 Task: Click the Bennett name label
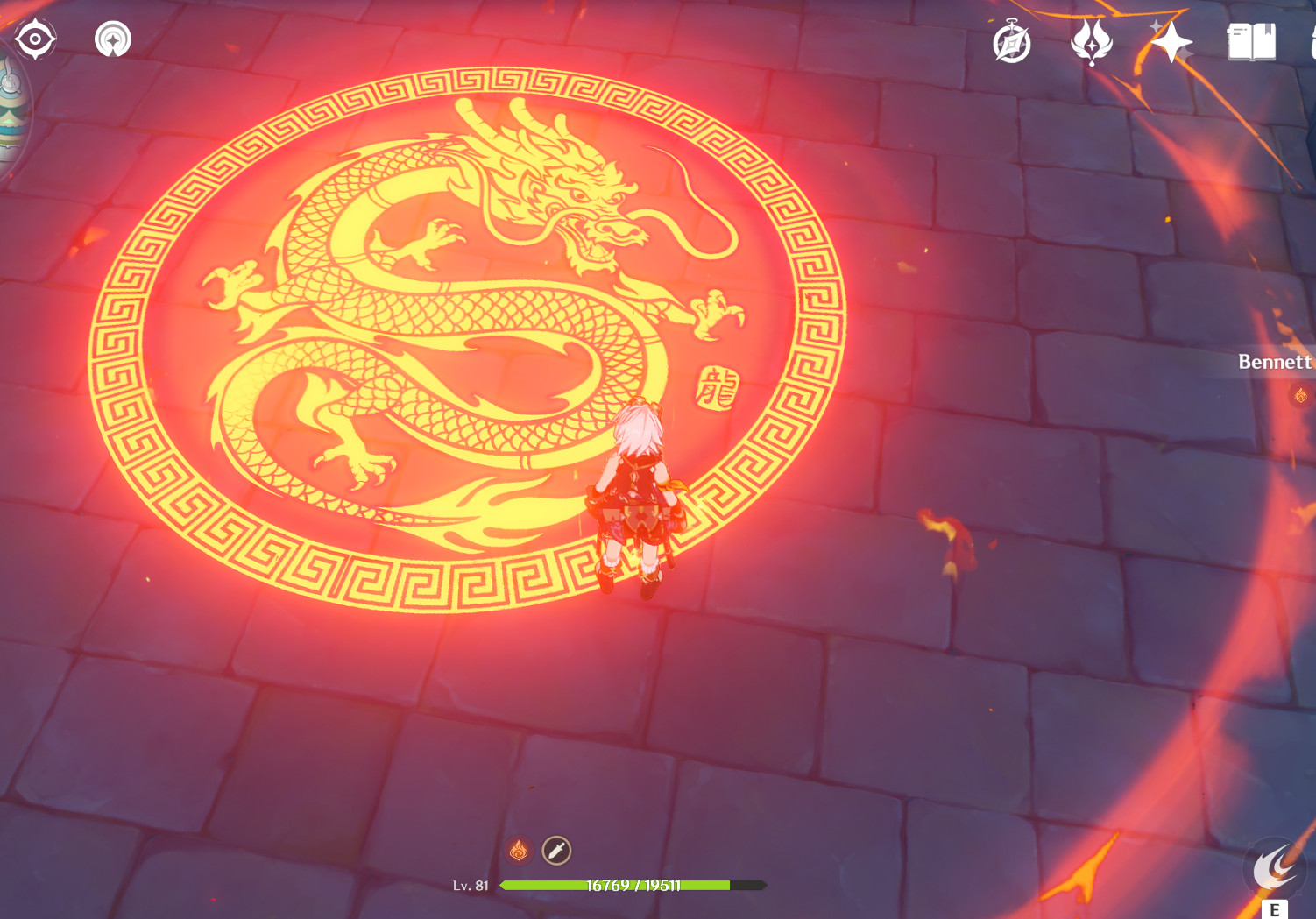(1273, 362)
